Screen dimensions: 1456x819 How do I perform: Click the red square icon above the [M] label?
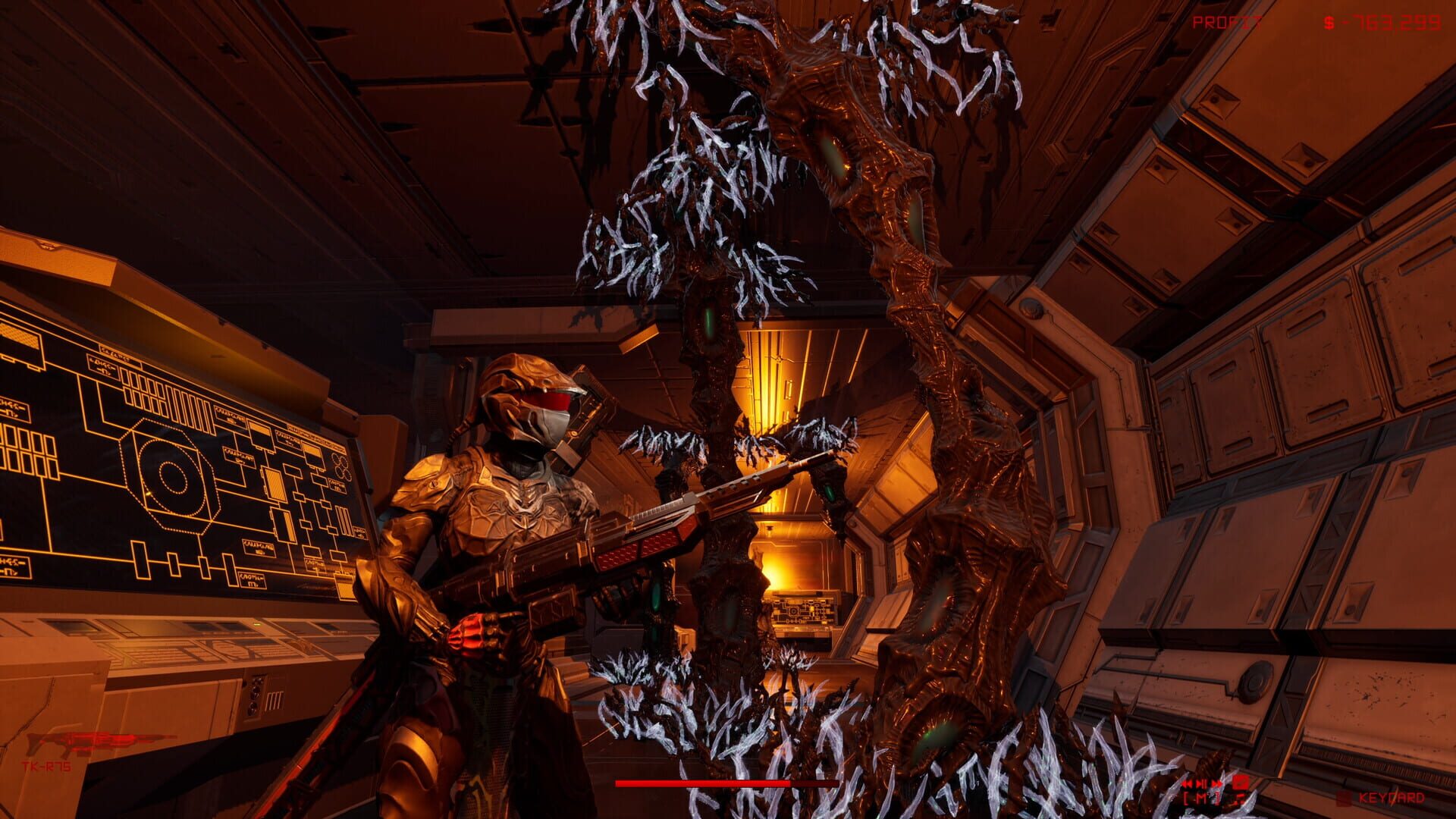coord(1241,784)
